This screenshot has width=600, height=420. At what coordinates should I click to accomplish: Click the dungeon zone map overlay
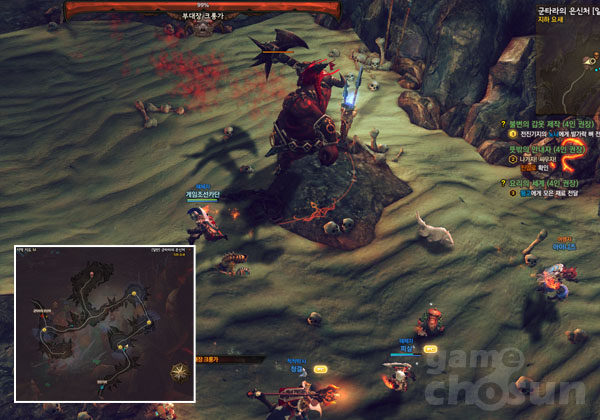coord(104,323)
